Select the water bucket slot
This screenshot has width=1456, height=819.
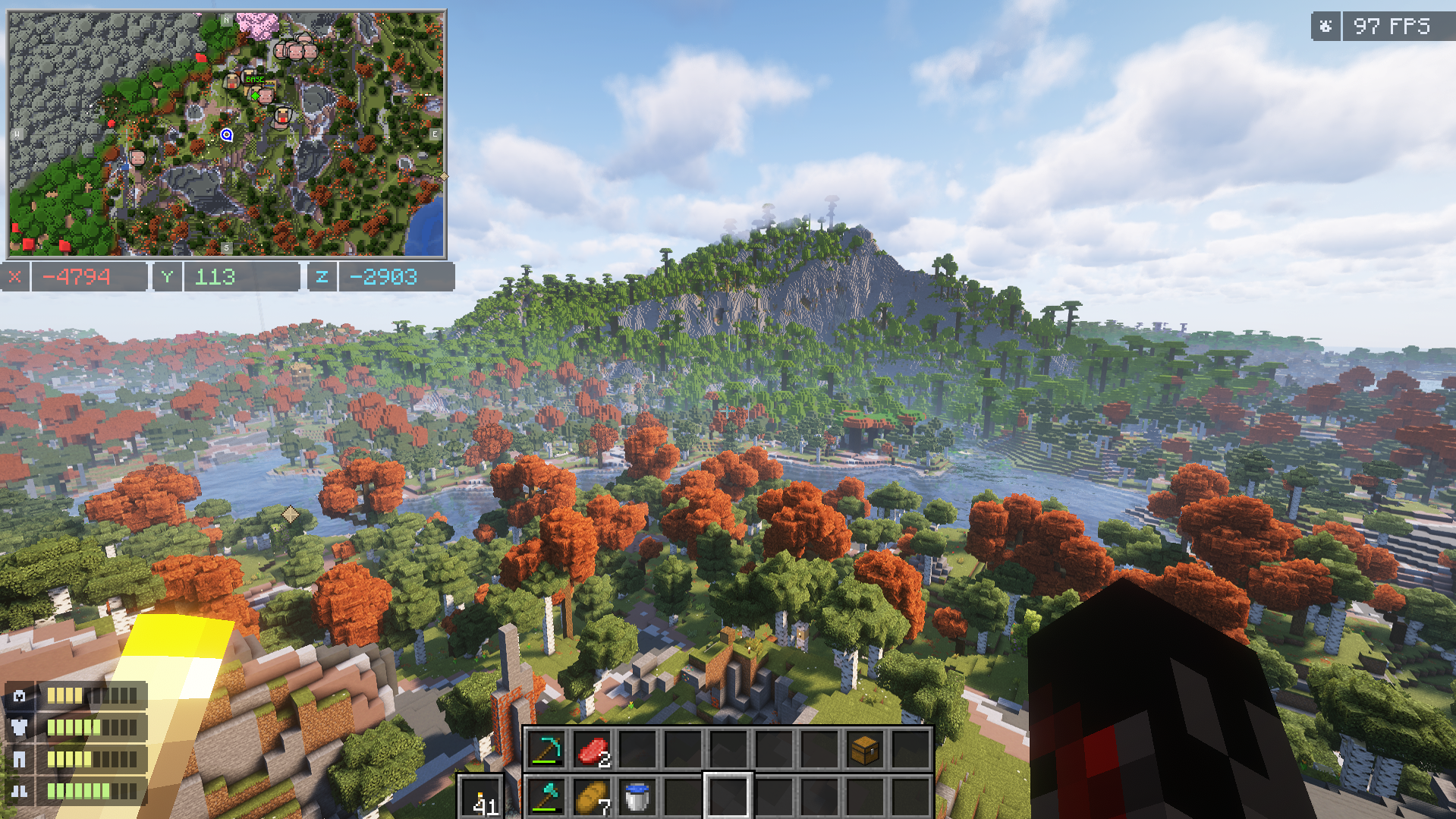(637, 797)
